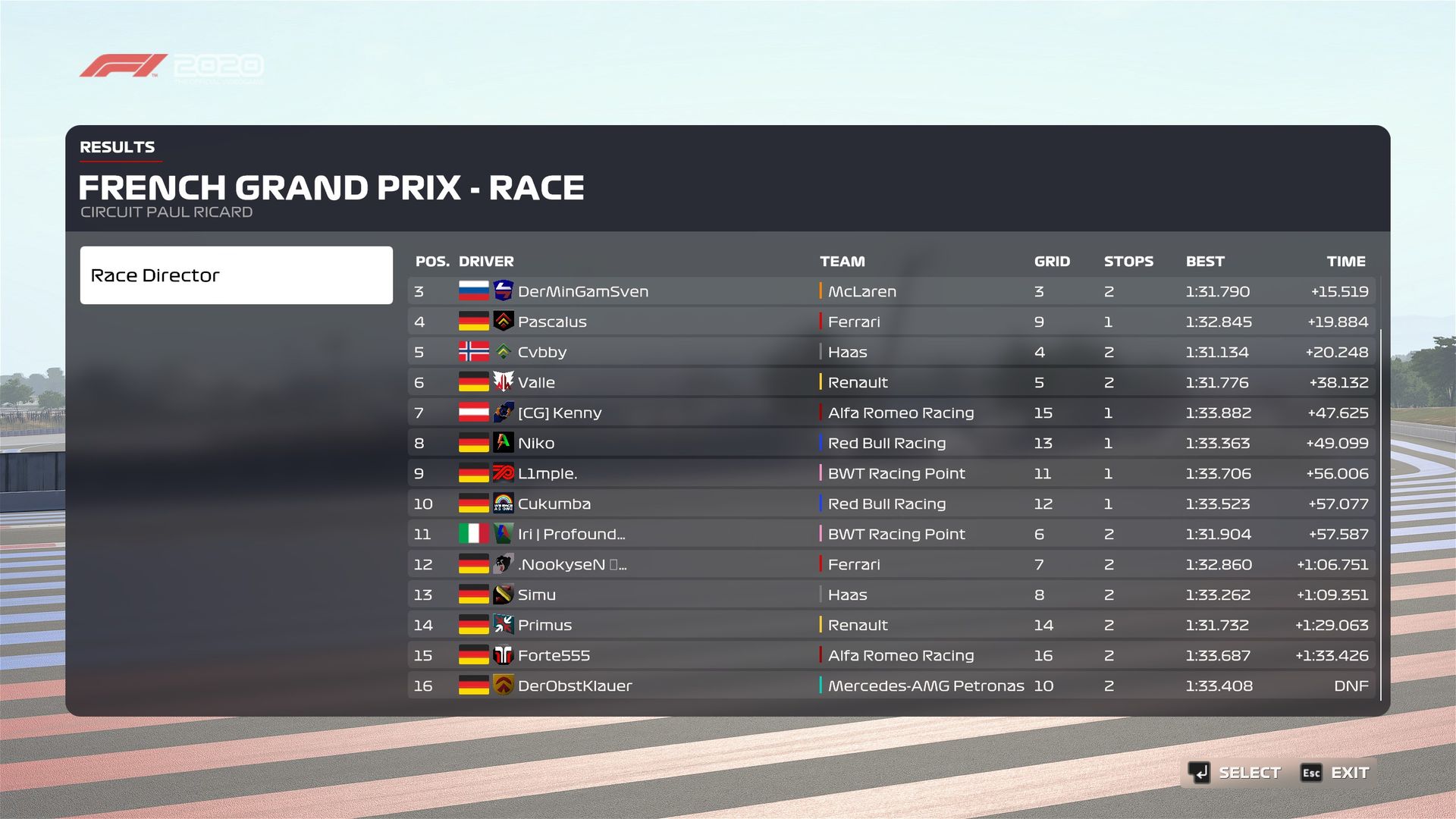
Task: Exit the results screen
Action: (1335, 773)
